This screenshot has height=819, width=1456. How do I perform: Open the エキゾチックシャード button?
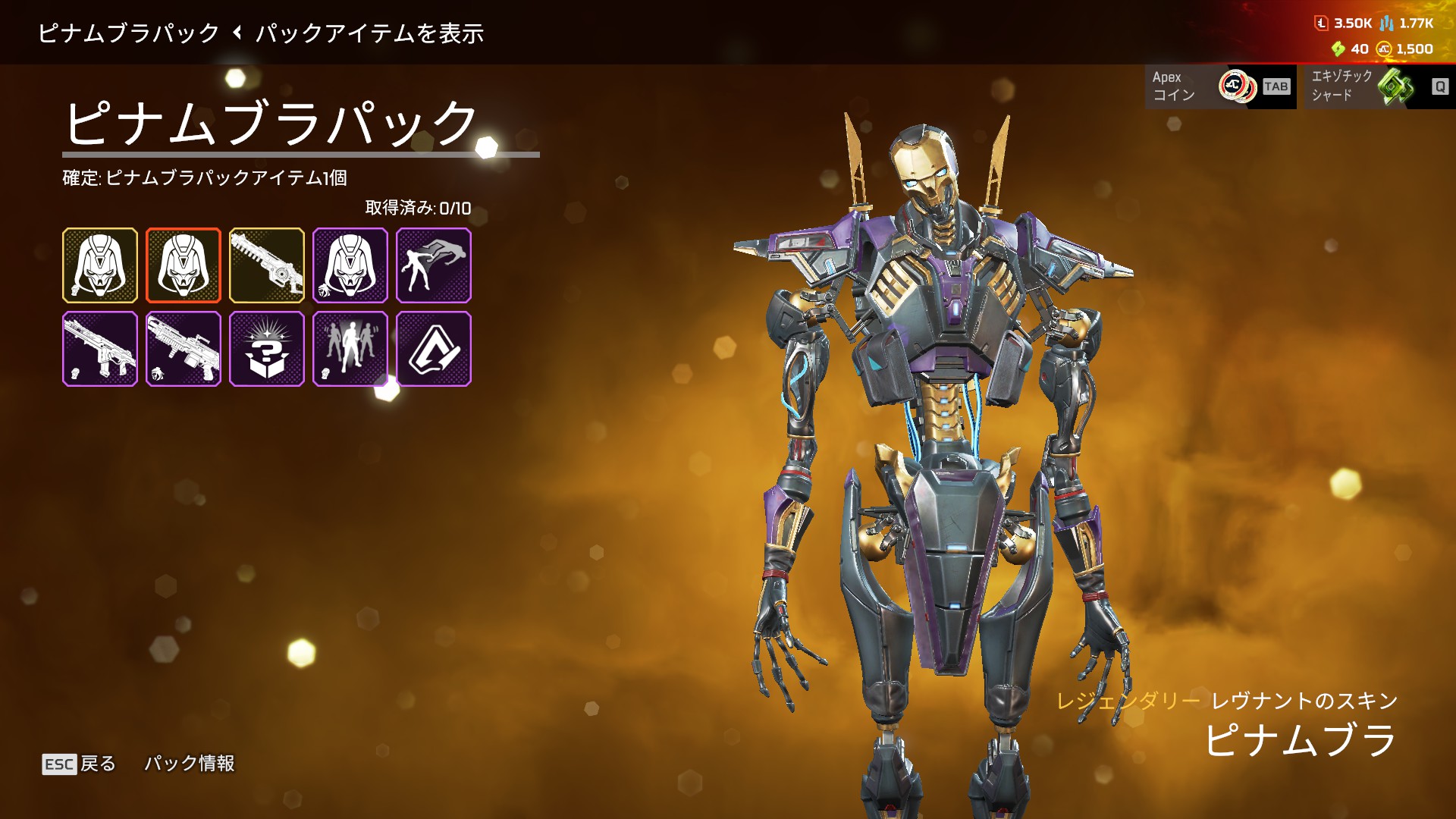[x=1376, y=86]
